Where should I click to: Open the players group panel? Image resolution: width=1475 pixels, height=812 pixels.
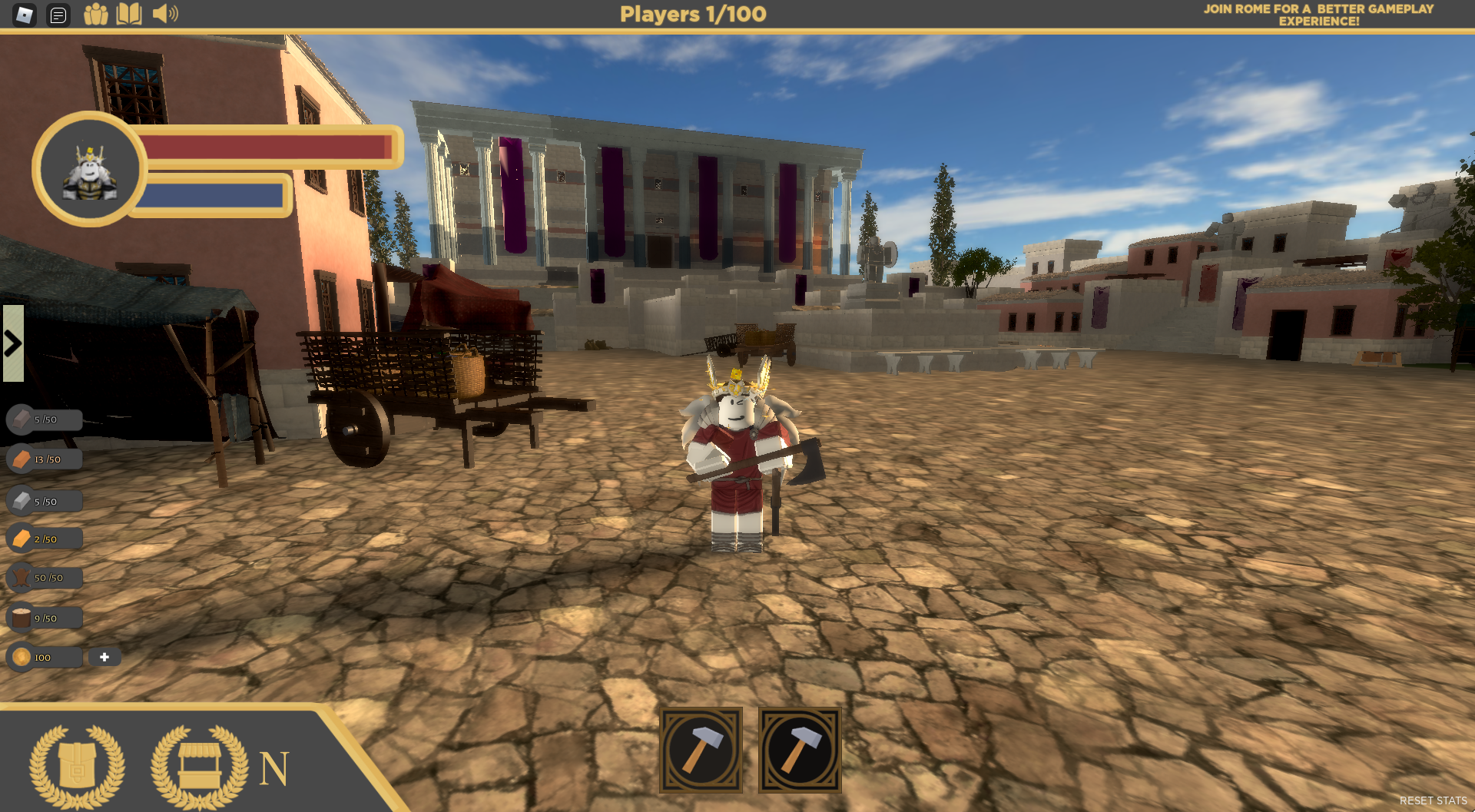95,15
